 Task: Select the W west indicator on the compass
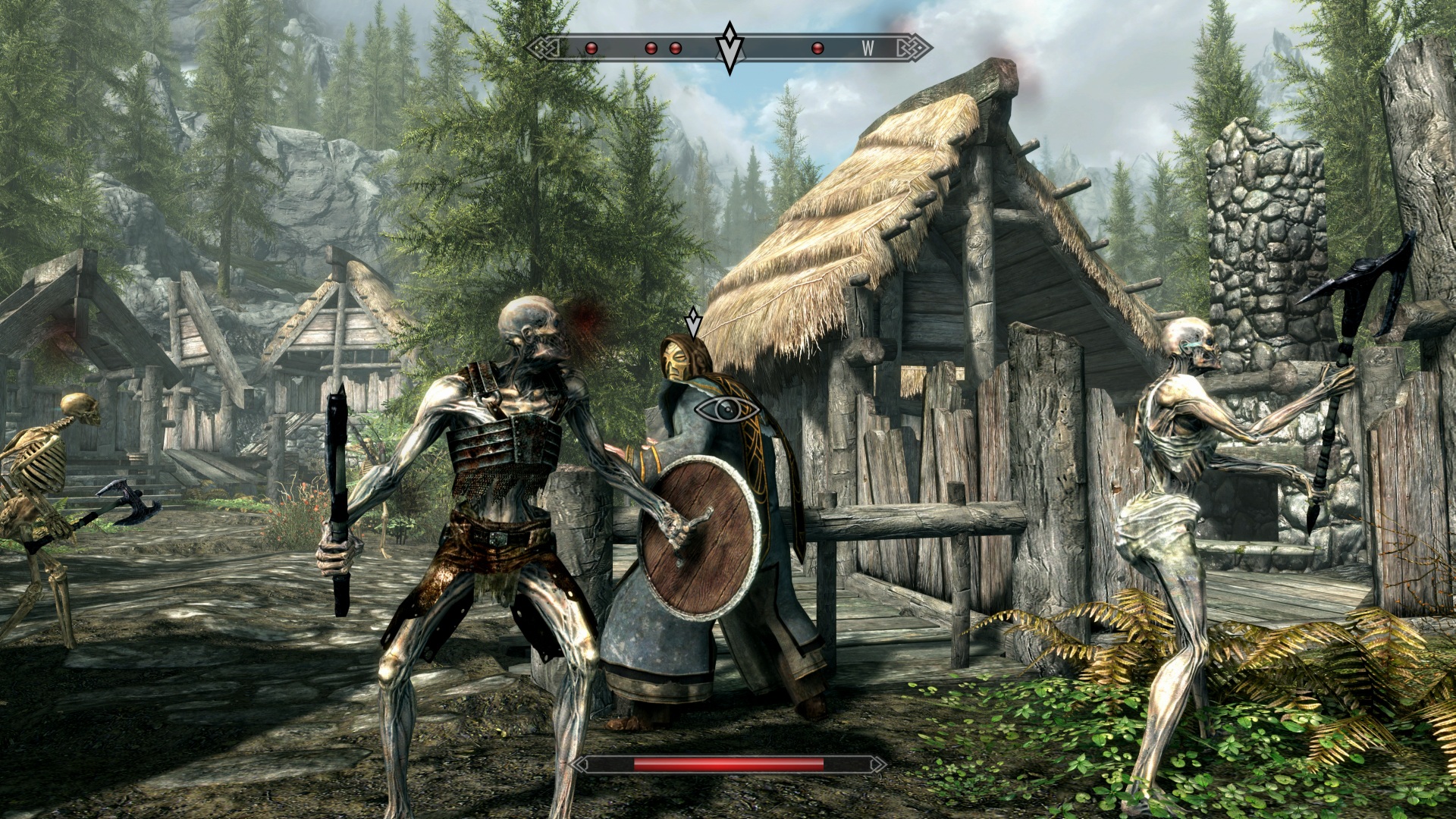pos(868,49)
